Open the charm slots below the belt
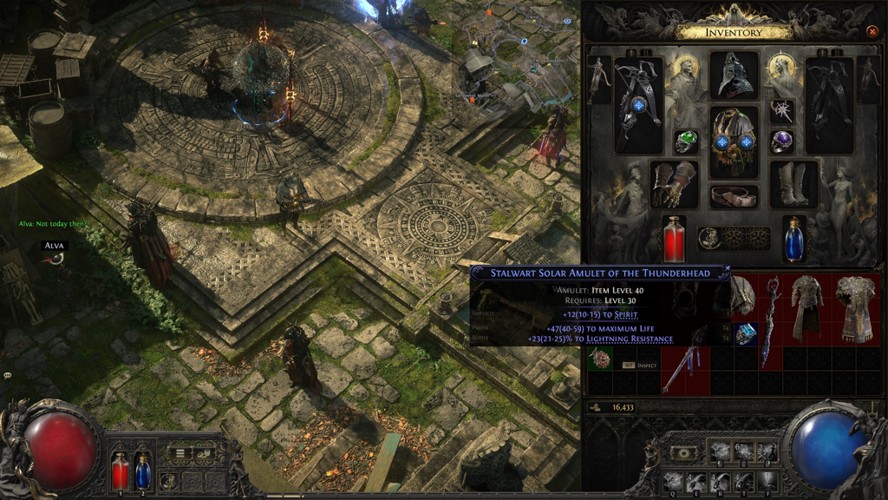The height and width of the screenshot is (500, 888). (733, 237)
